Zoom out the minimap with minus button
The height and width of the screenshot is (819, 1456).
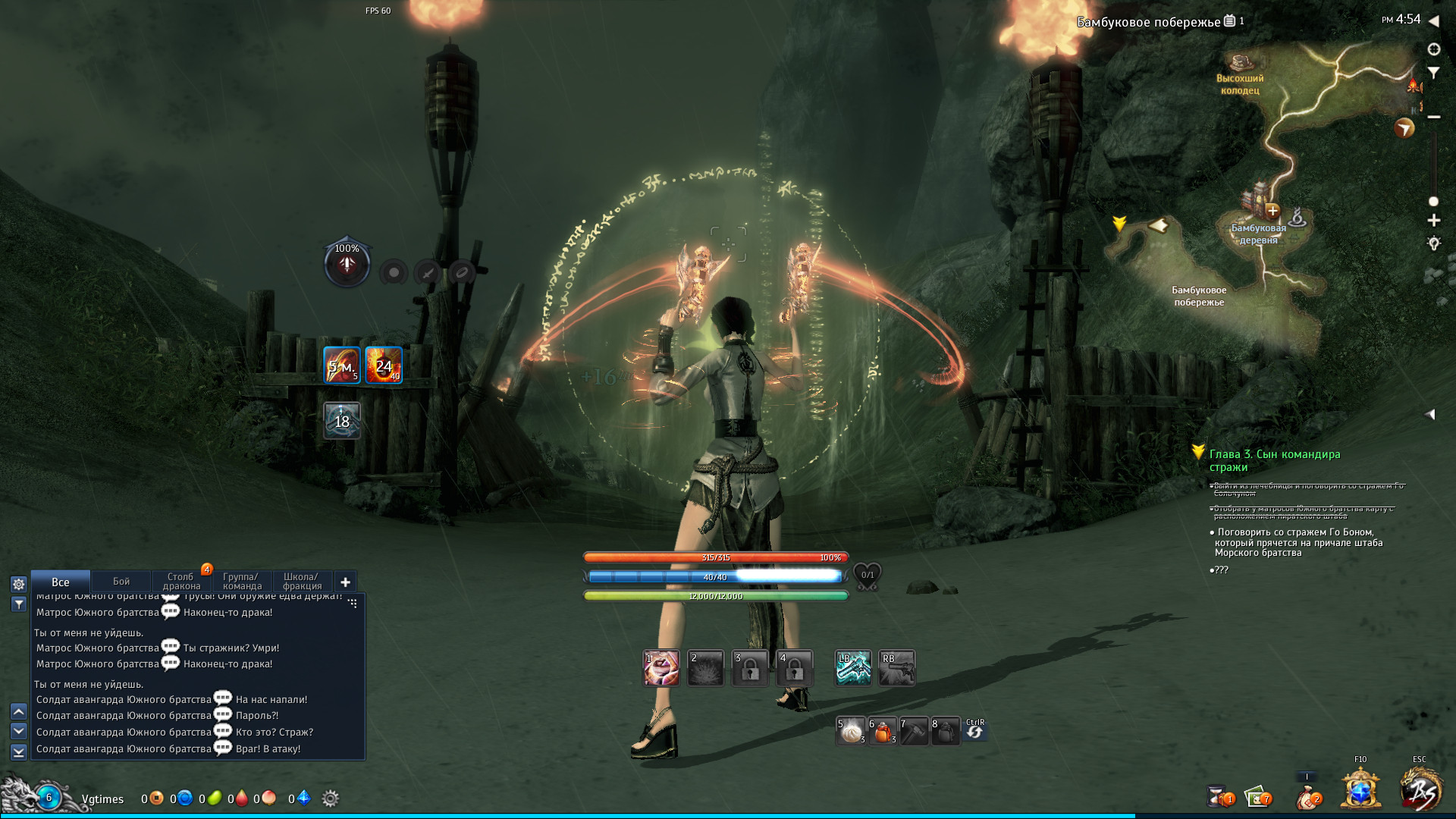[x=1433, y=117]
